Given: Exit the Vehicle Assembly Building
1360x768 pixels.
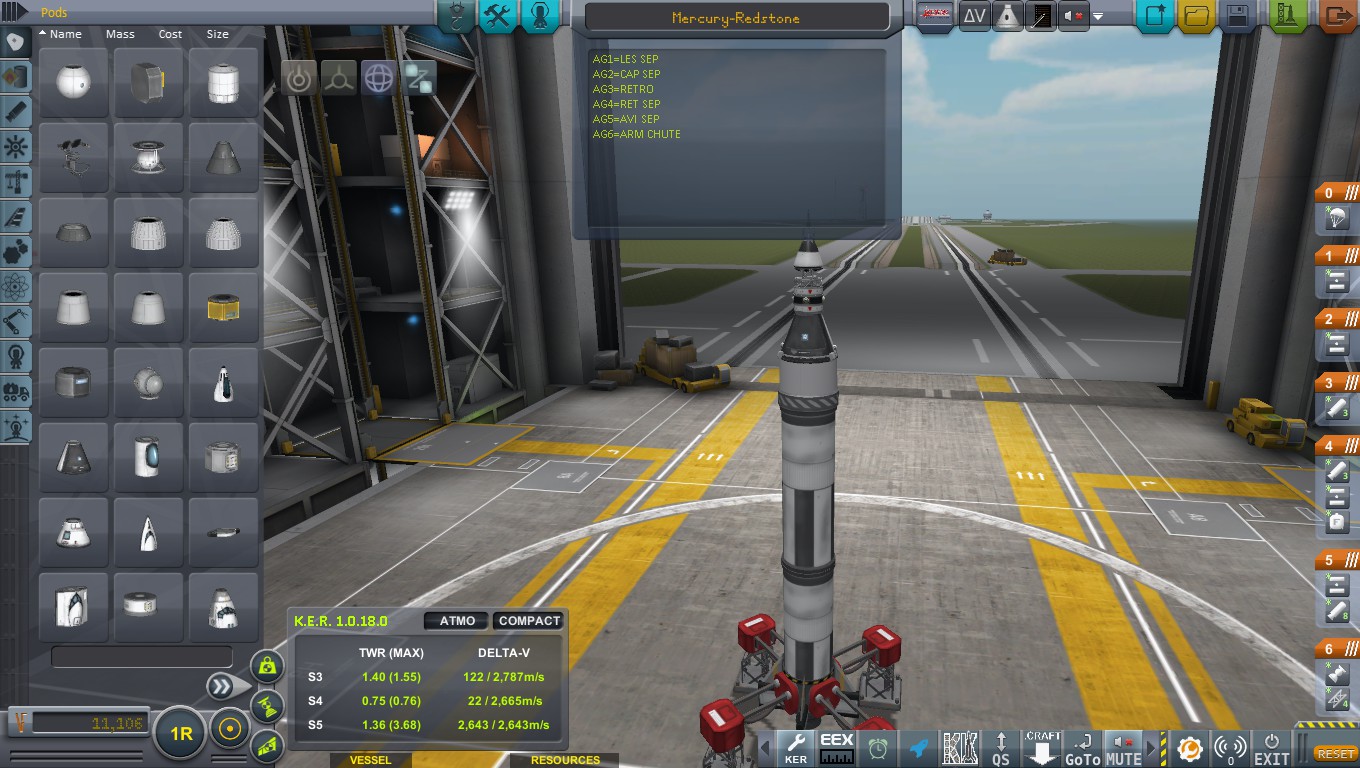Looking at the screenshot, I should click(1338, 17).
